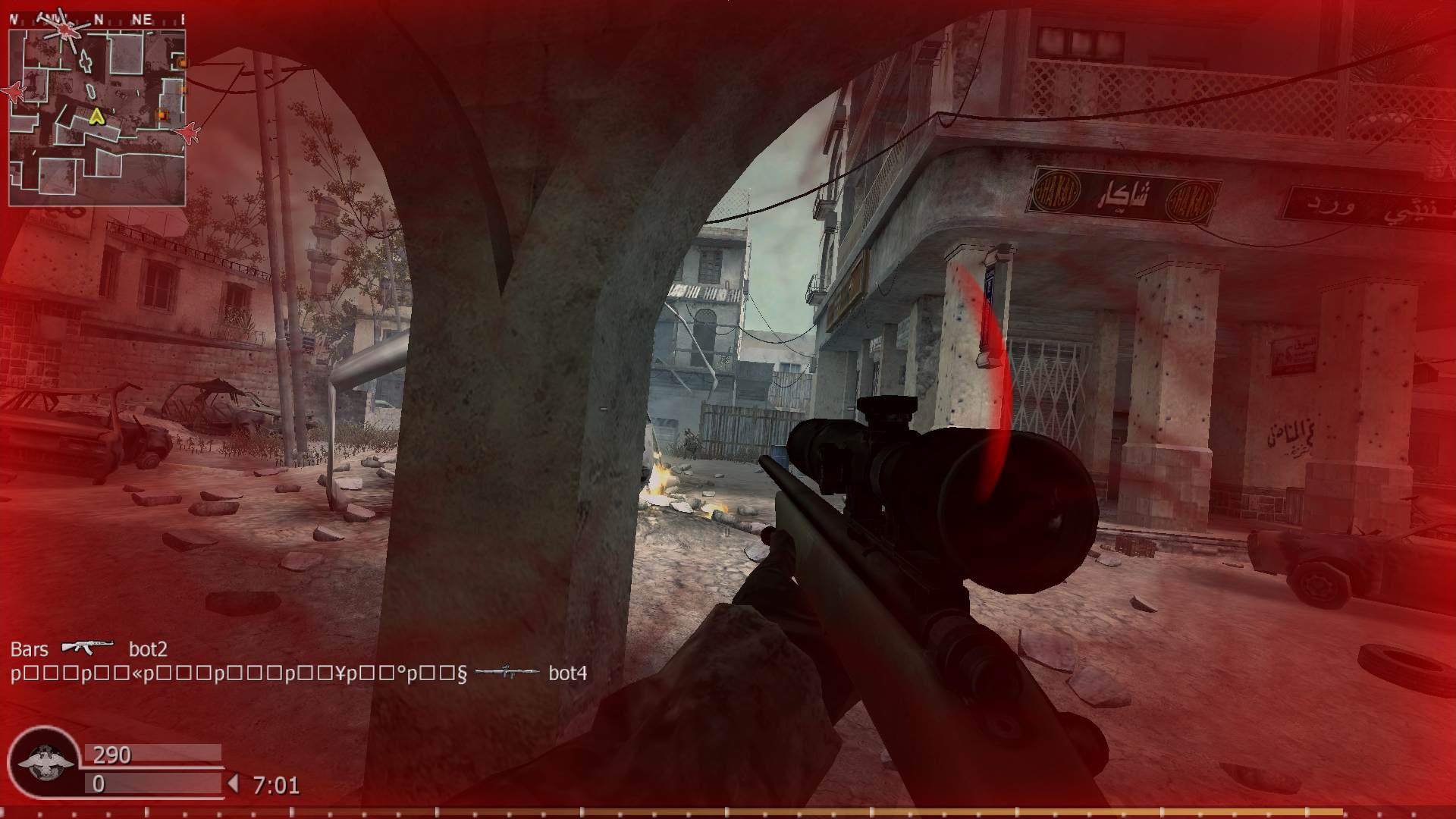Select the NE compass heading above the minimap
Viewport: 1456px width, 819px height.
(142, 17)
